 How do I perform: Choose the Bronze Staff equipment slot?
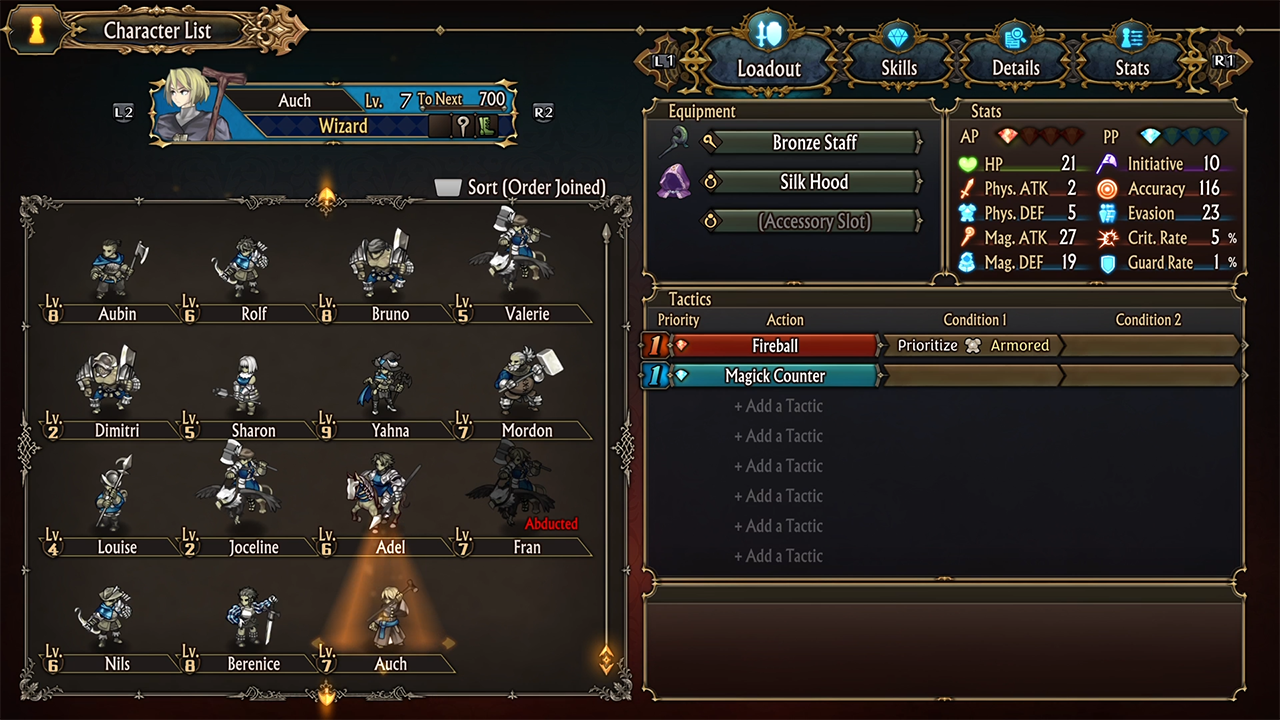(814, 143)
